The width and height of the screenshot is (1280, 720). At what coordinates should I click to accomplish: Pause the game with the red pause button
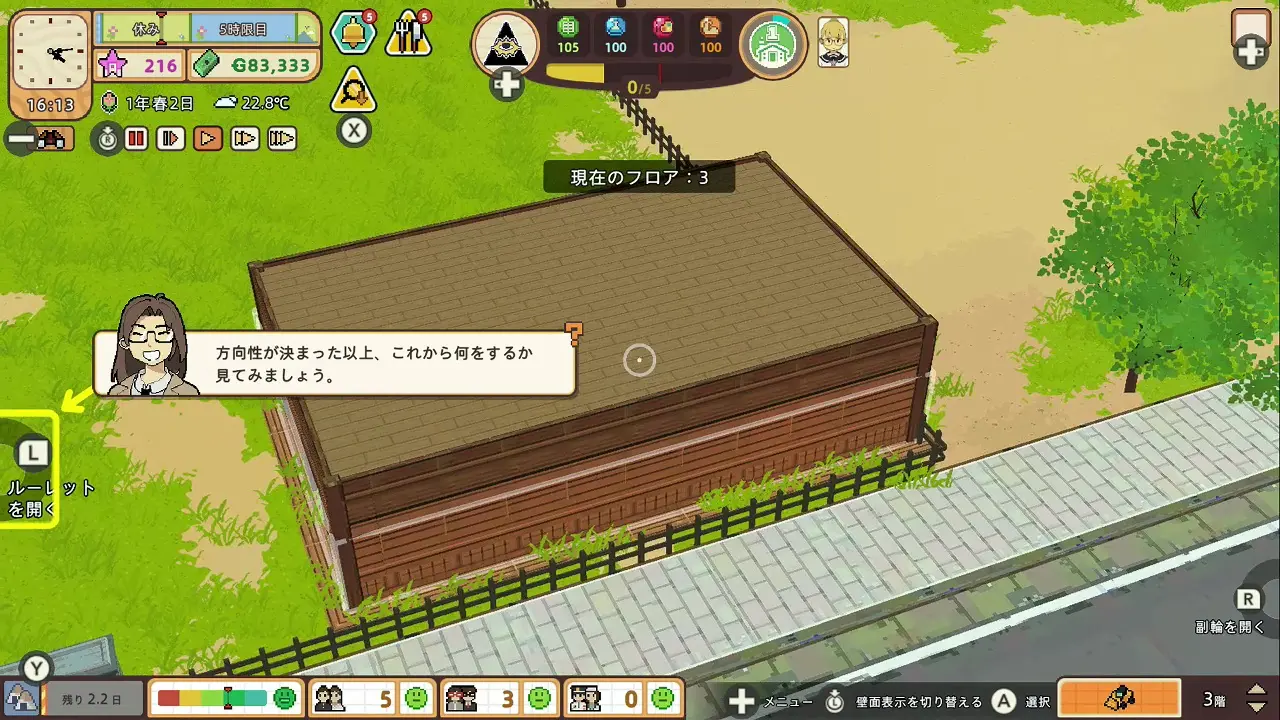coord(136,139)
